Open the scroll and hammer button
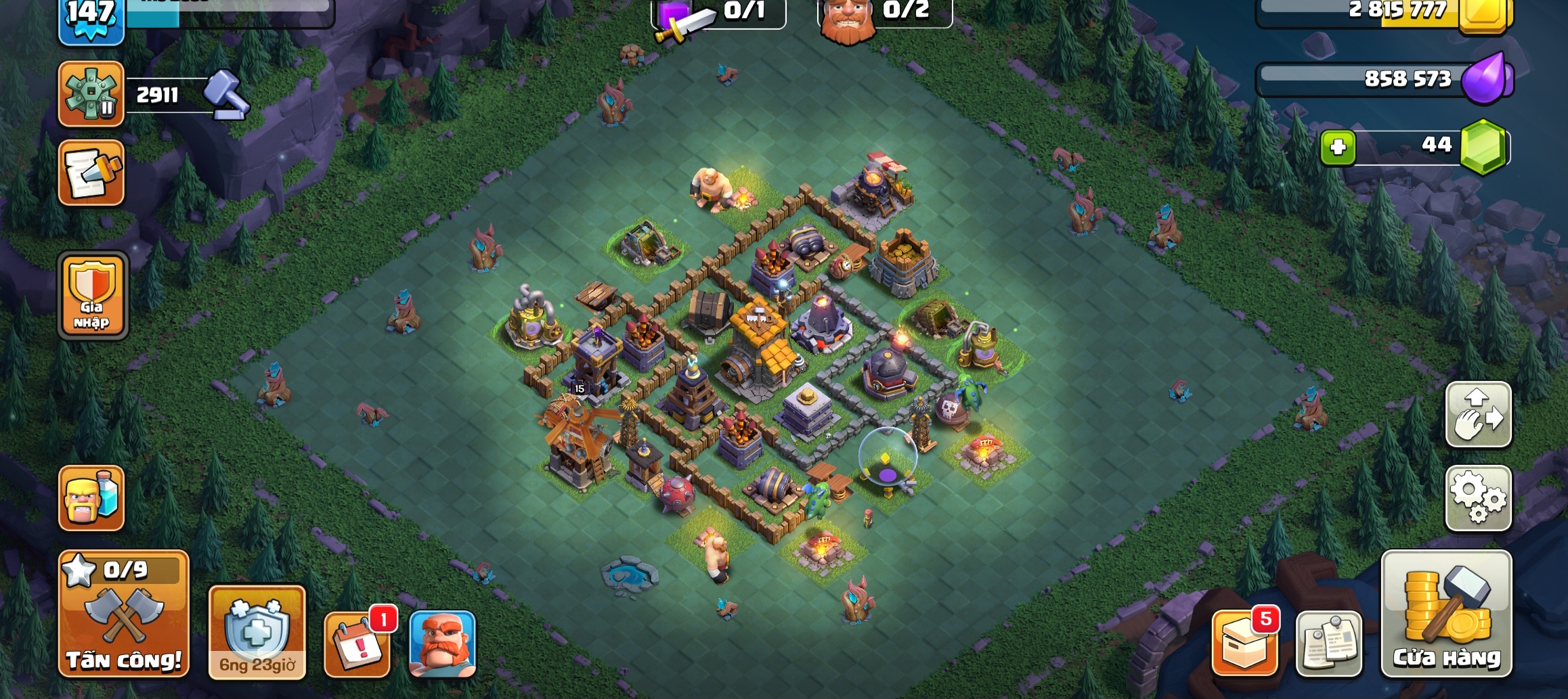 click(91, 173)
